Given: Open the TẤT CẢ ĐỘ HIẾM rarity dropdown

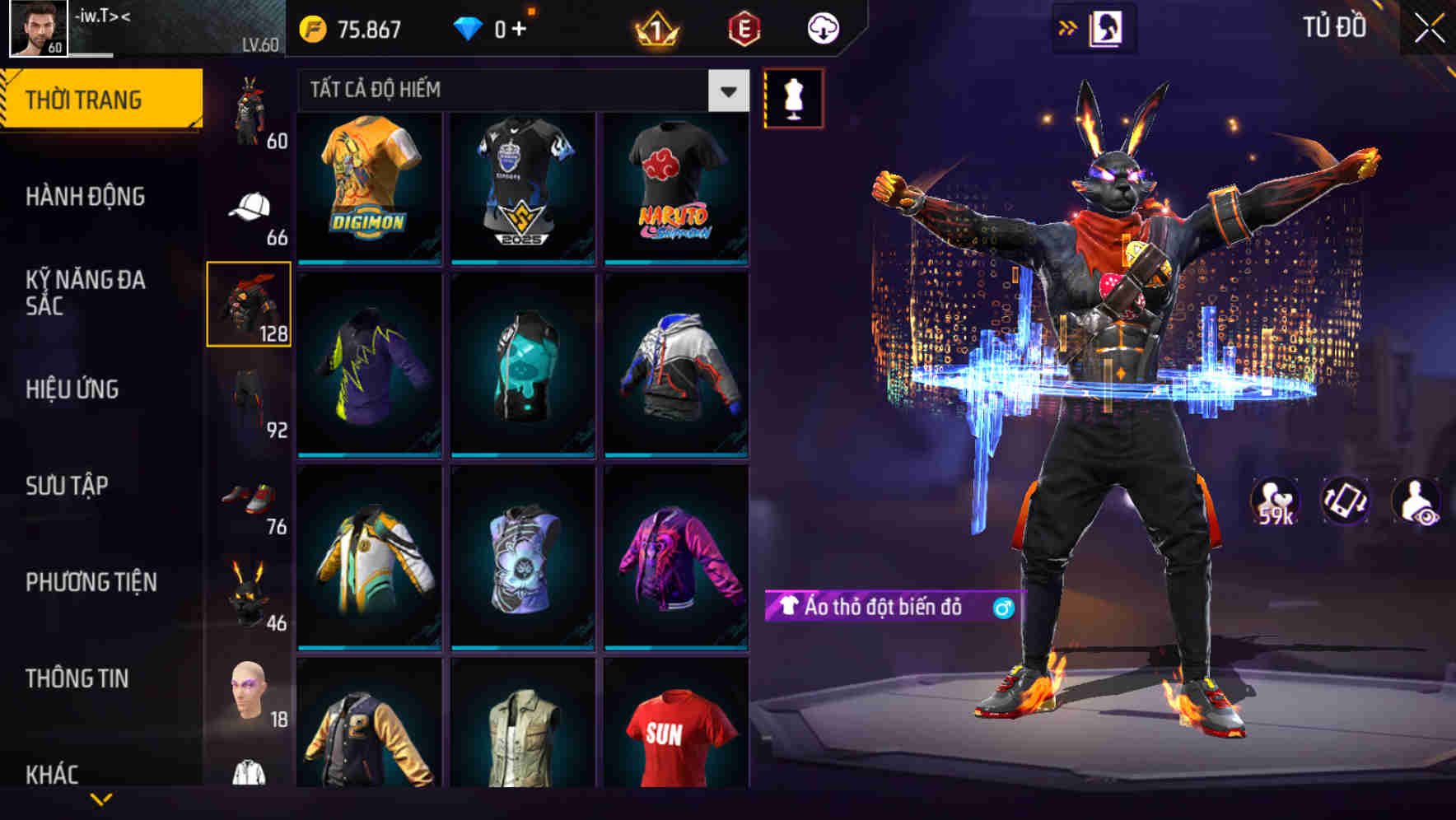Looking at the screenshot, I should click(x=727, y=91).
